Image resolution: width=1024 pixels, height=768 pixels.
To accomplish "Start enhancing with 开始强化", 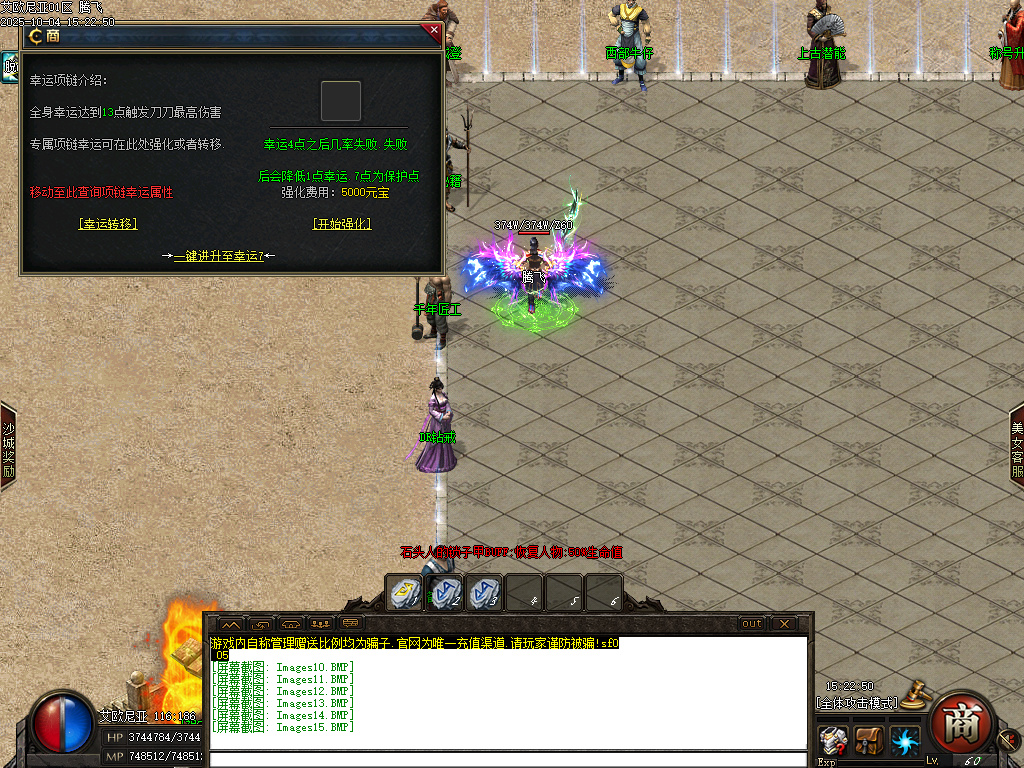I will (341, 224).
